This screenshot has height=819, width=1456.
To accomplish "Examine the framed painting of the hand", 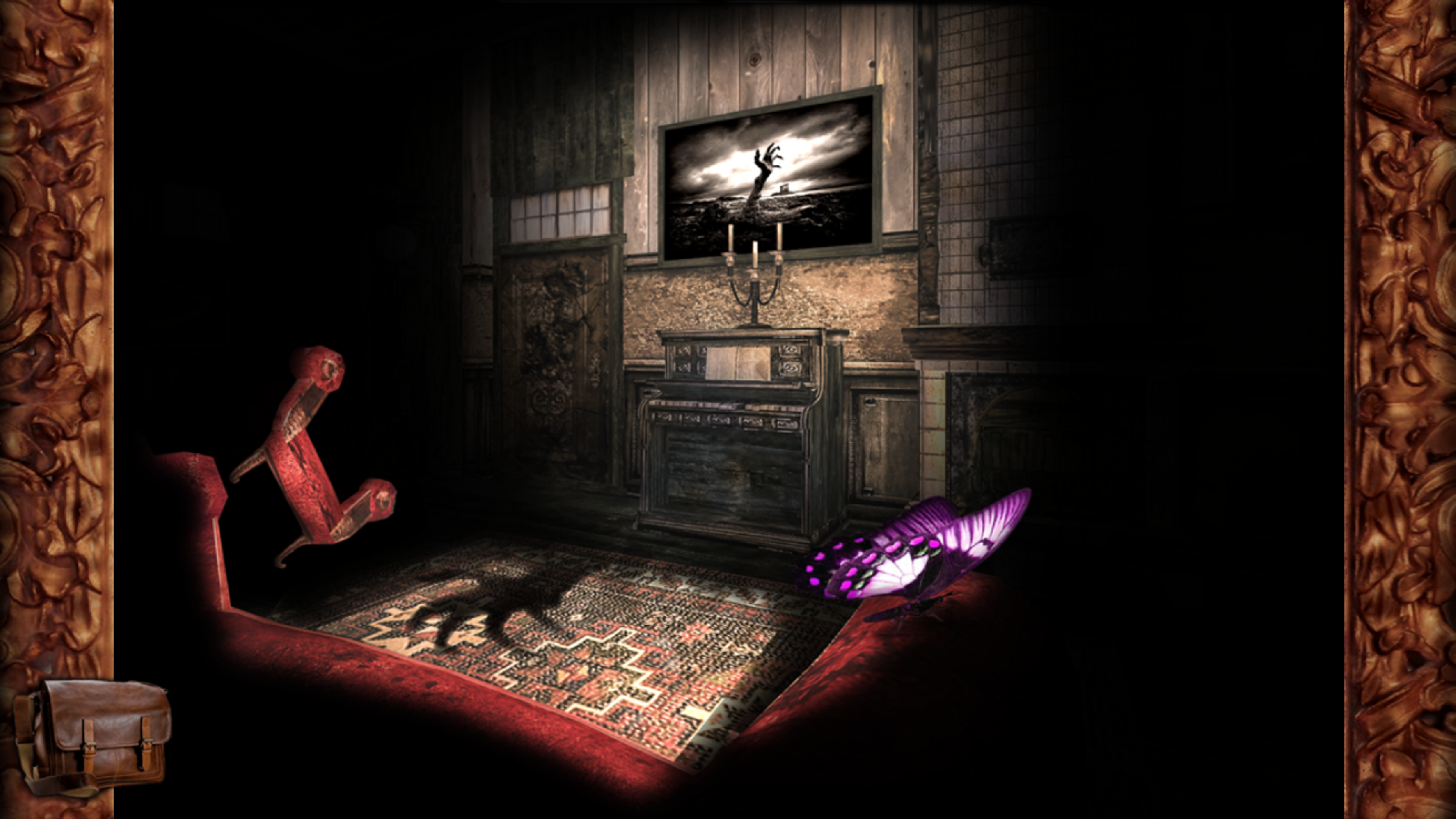I will [768, 175].
